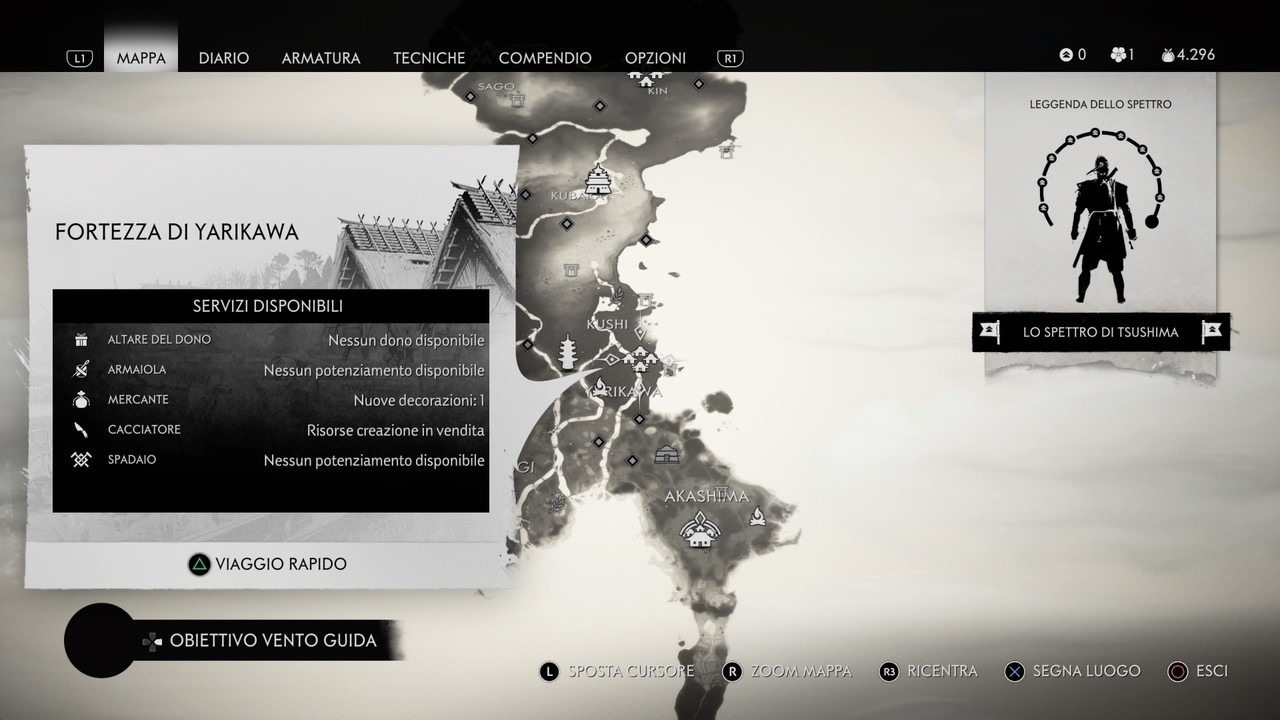The height and width of the screenshot is (720, 1280).
Task: Select the Spadaio service row
Action: pyautogui.click(x=271, y=460)
